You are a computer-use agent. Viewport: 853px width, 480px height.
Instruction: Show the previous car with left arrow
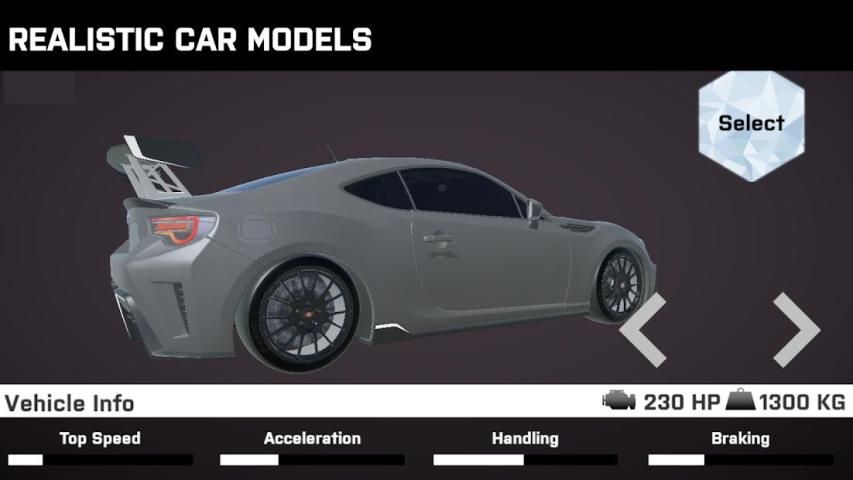[x=643, y=329]
